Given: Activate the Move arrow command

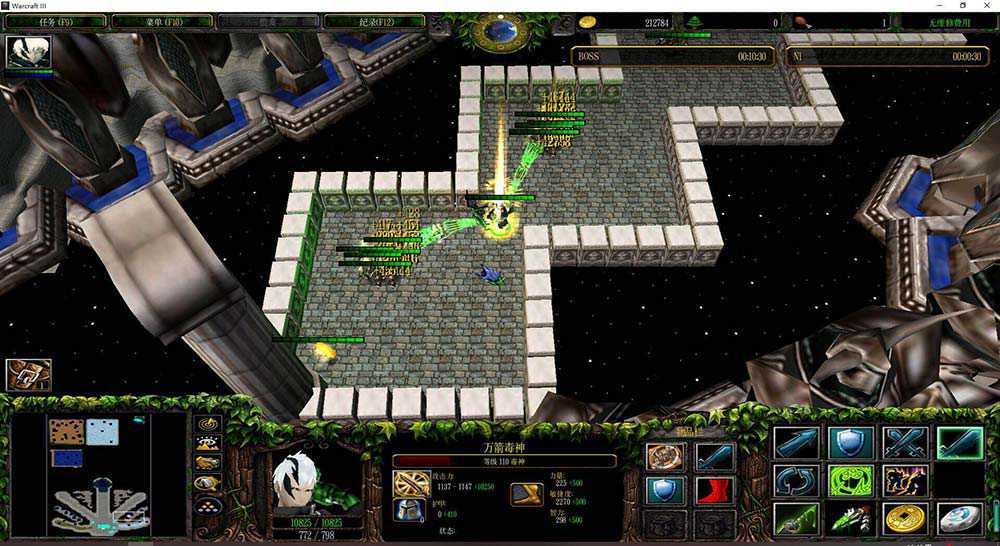Looking at the screenshot, I should 795,442.
